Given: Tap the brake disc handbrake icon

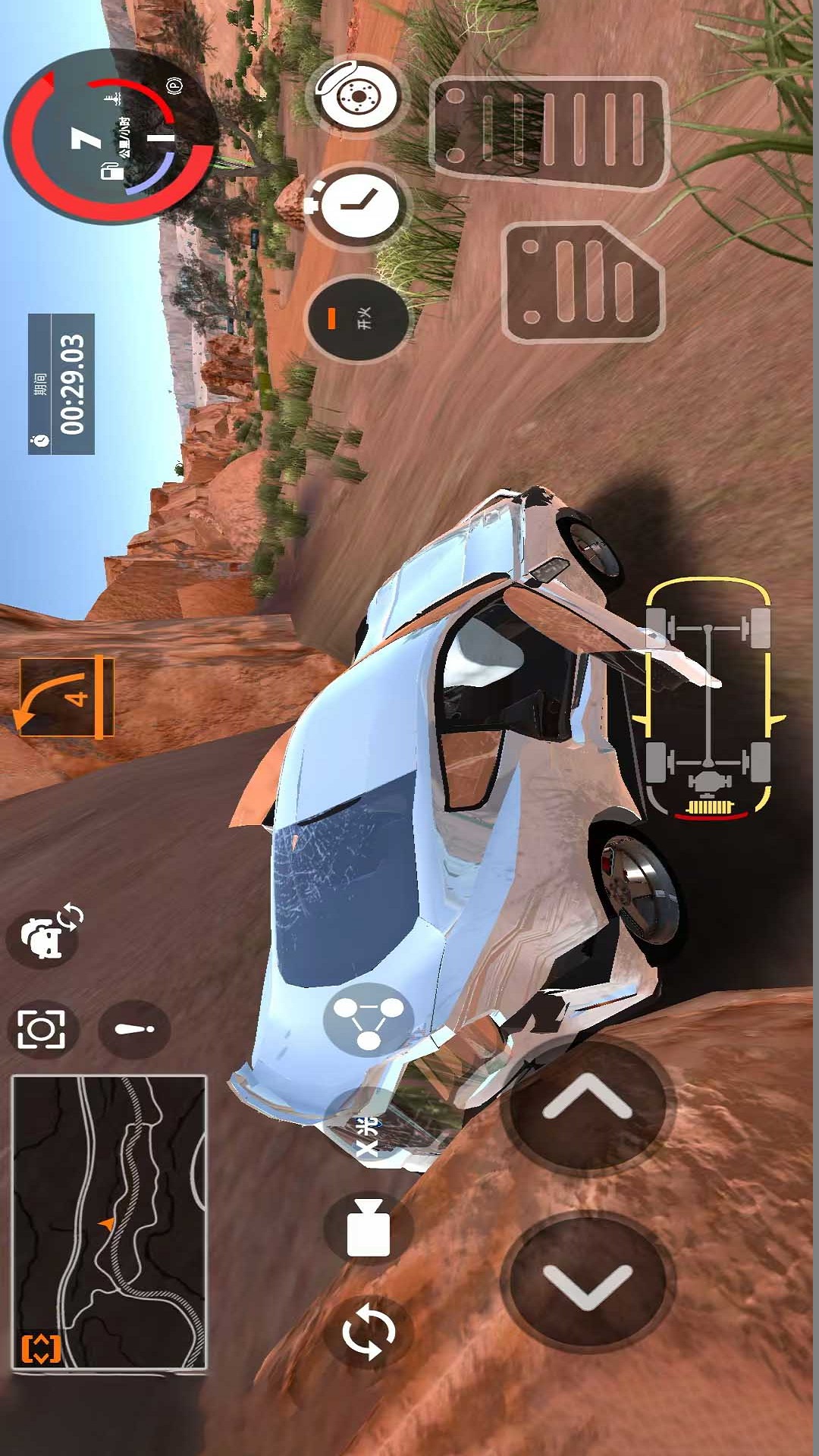Looking at the screenshot, I should point(356,96).
